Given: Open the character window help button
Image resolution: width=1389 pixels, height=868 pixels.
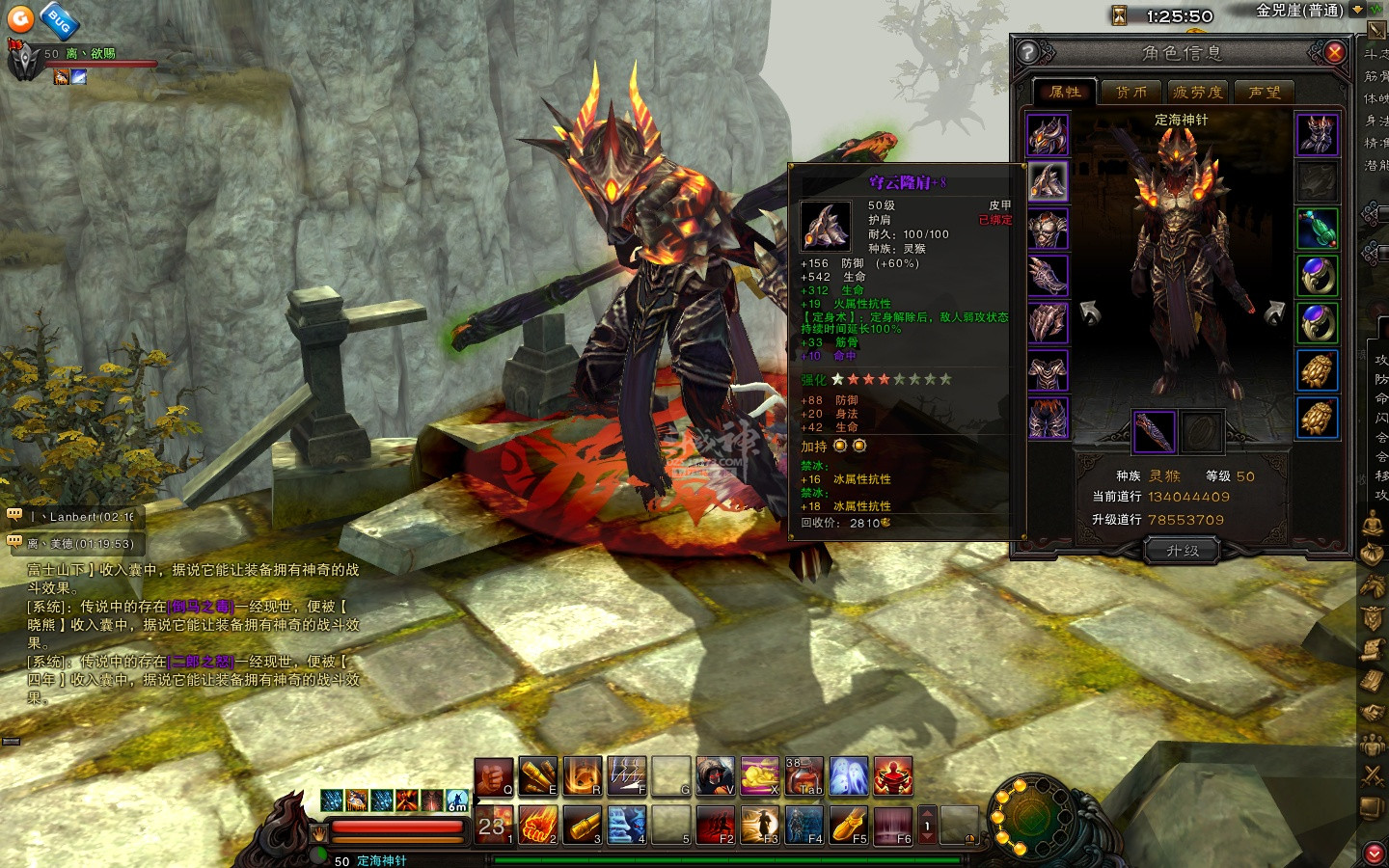Looking at the screenshot, I should 1028,52.
